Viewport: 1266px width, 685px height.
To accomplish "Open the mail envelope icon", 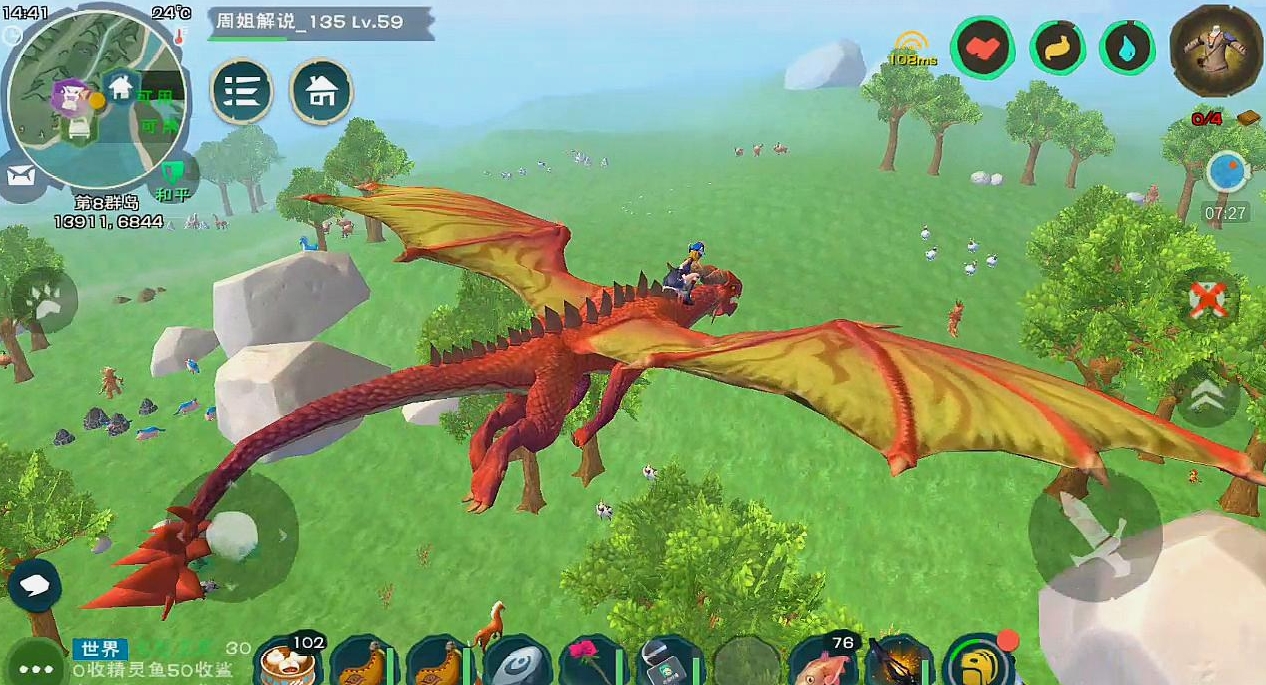I will 20,177.
